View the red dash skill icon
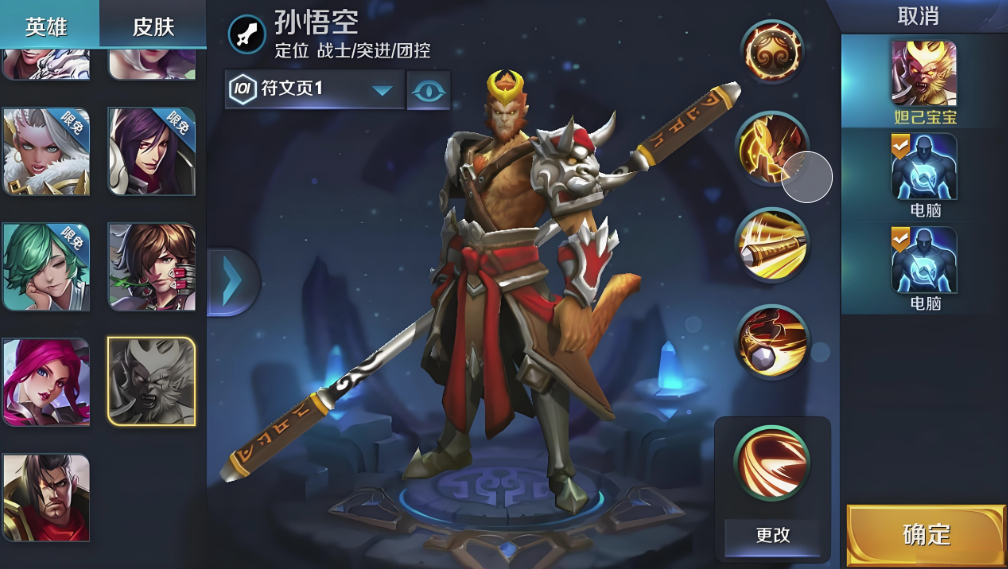Screen dimensions: 1008x569 click(772, 340)
